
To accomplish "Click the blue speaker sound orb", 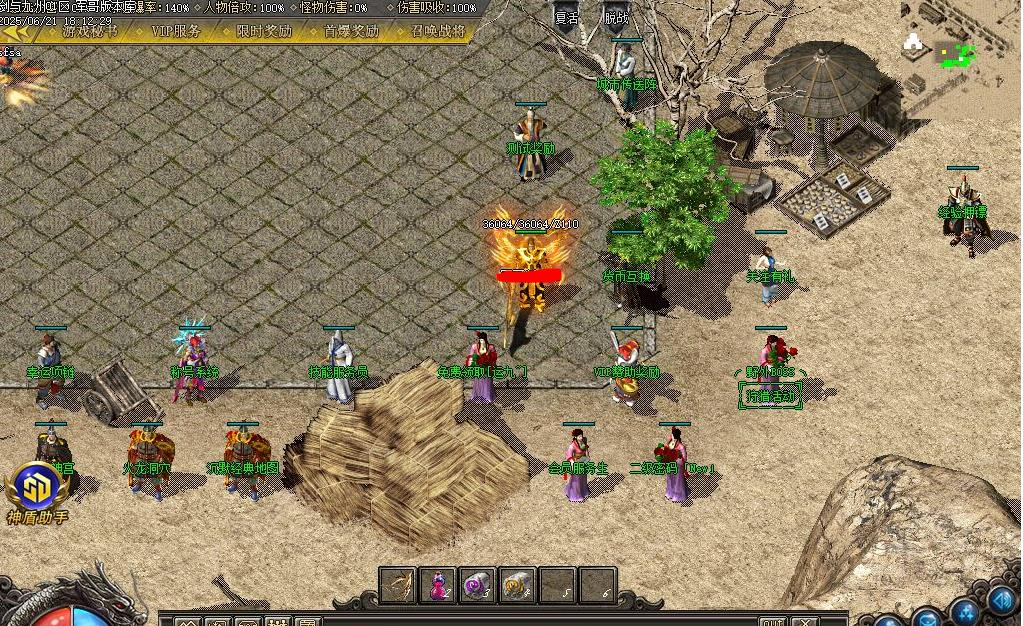I will pyautogui.click(x=1002, y=600).
